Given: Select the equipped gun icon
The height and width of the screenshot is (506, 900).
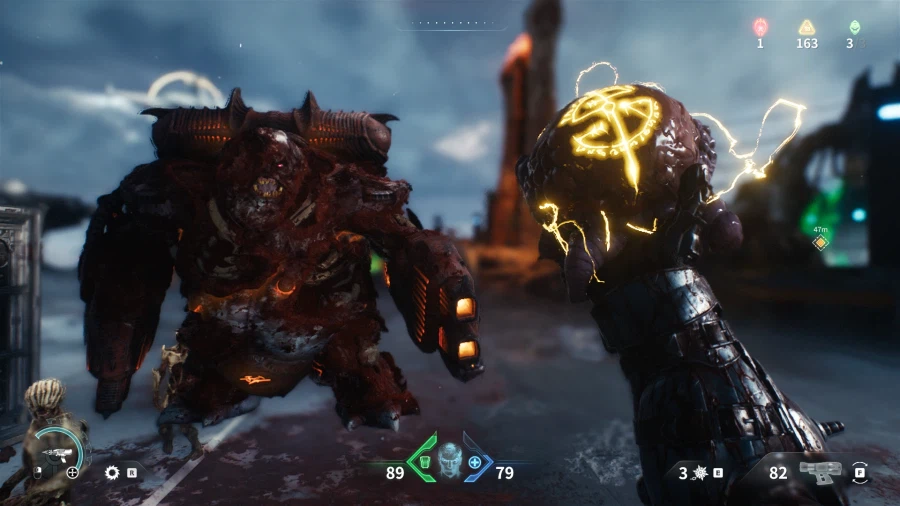Looking at the screenshot, I should click(817, 472).
